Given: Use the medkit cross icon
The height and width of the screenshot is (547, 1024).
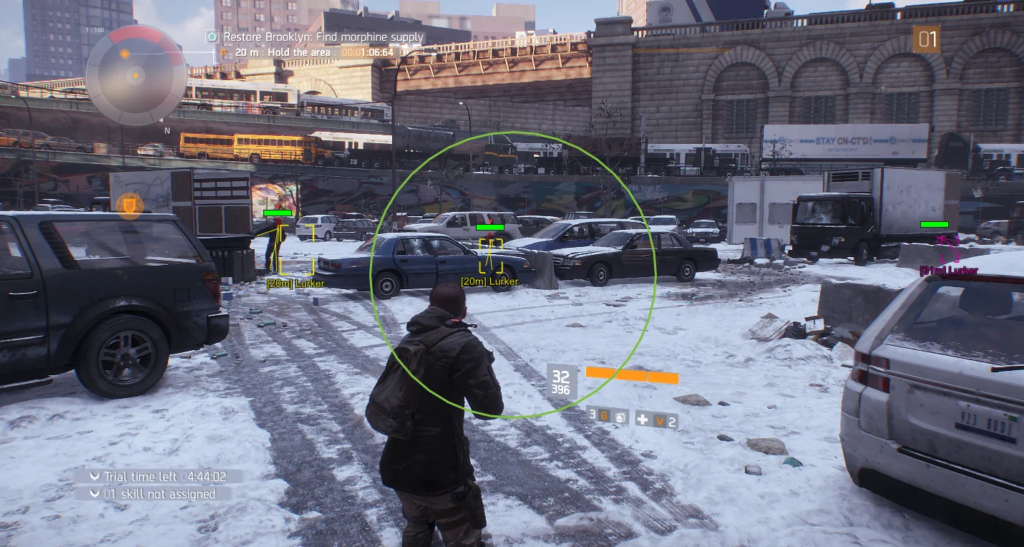Looking at the screenshot, I should (642, 418).
